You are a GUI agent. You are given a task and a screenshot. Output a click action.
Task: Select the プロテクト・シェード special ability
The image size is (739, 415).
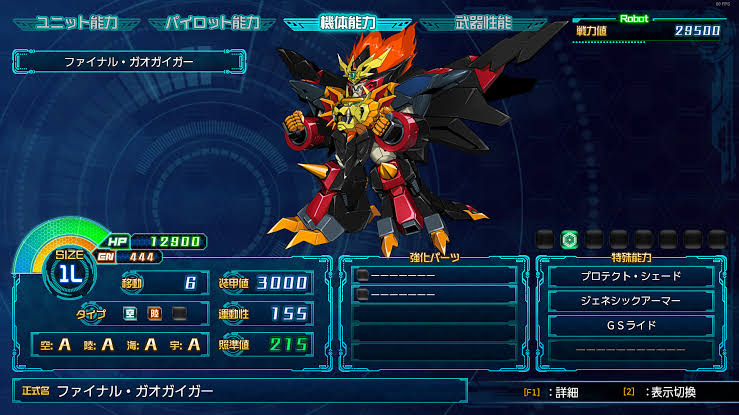click(631, 276)
